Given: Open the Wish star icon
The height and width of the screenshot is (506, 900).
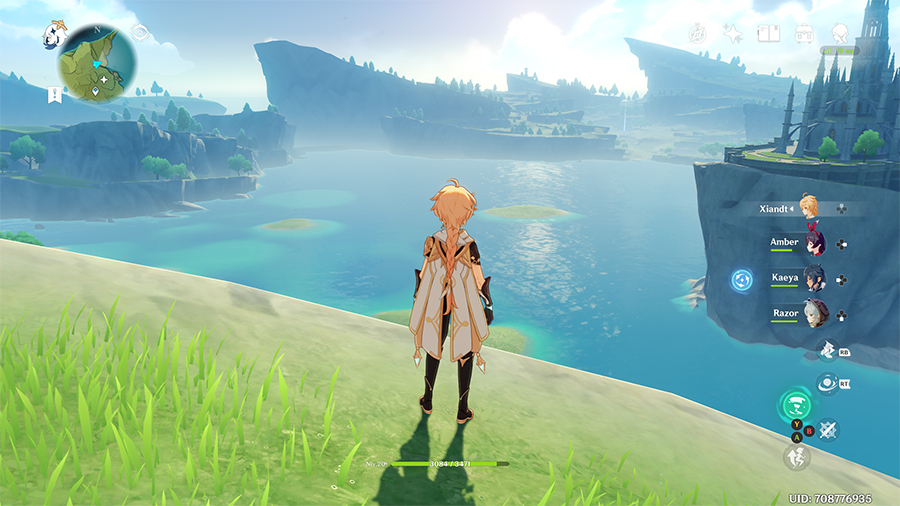Looking at the screenshot, I should coord(733,34).
